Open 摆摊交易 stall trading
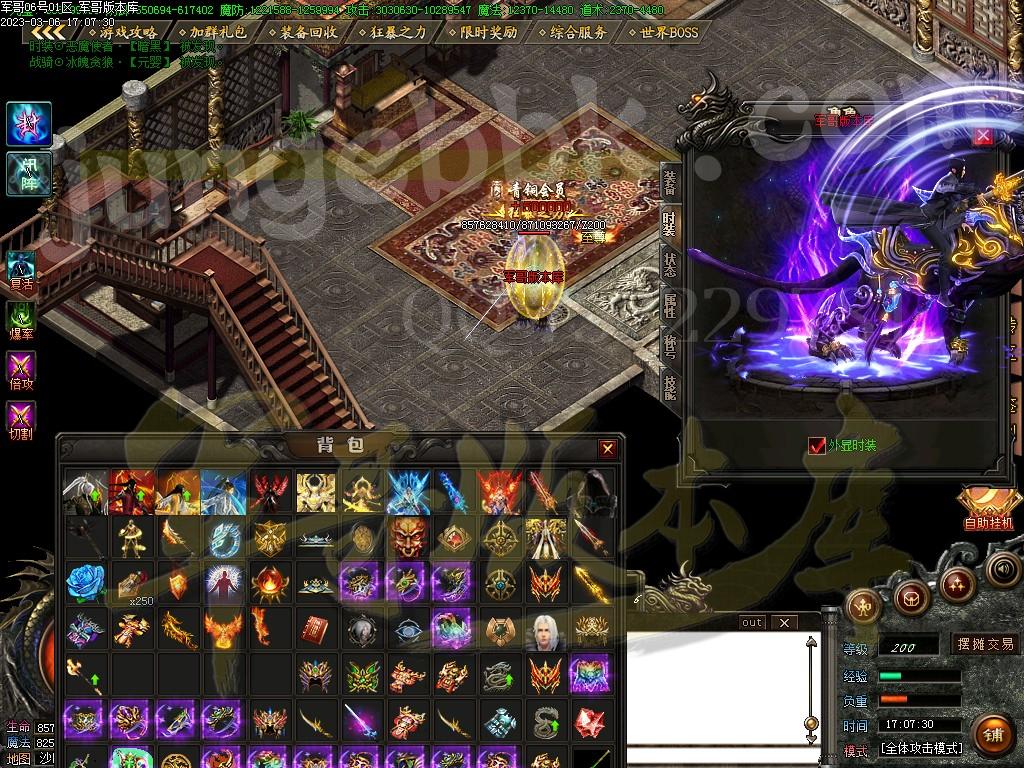 pyautogui.click(x=984, y=644)
